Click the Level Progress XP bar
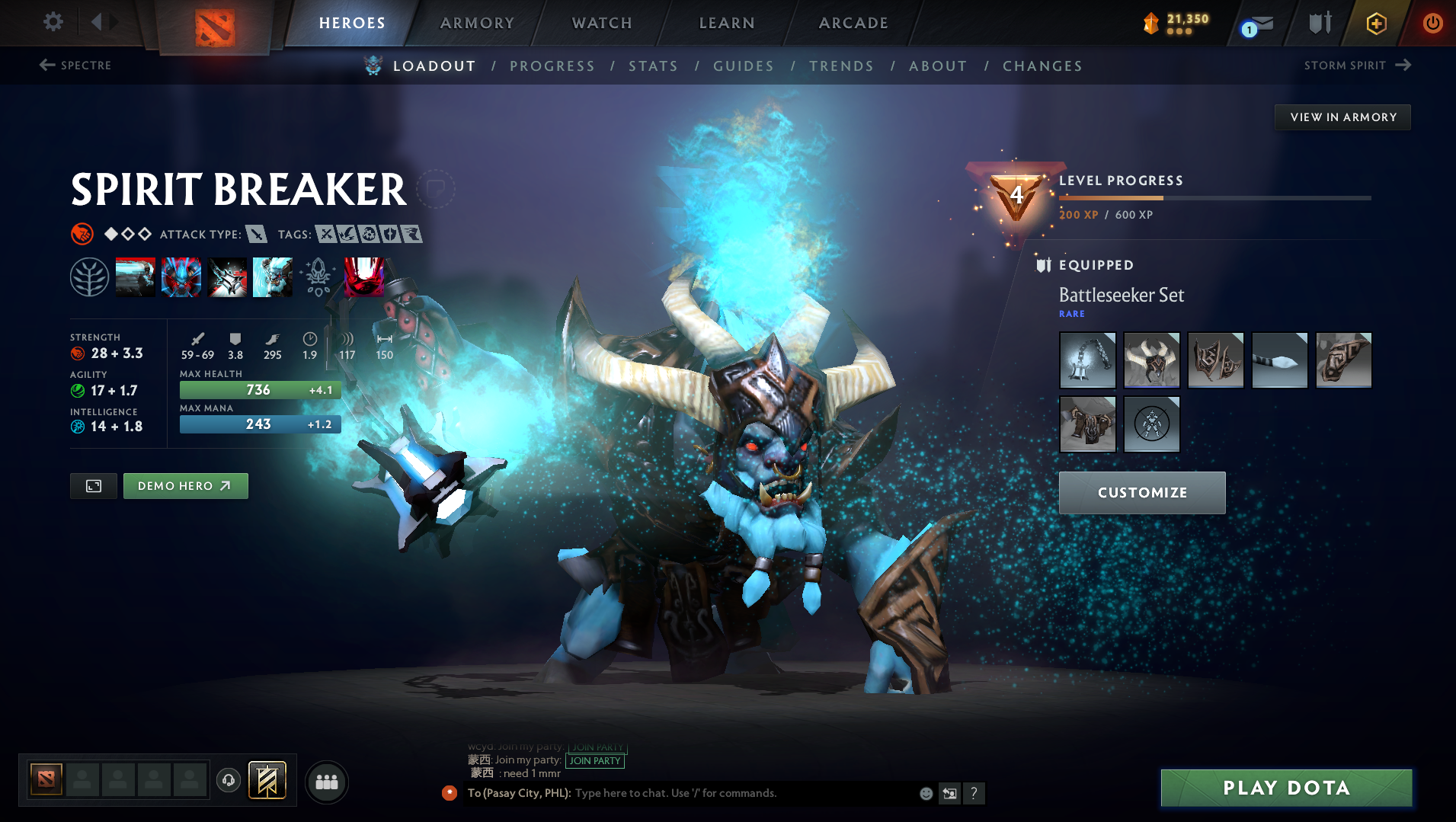1456x822 pixels. 1214,197
